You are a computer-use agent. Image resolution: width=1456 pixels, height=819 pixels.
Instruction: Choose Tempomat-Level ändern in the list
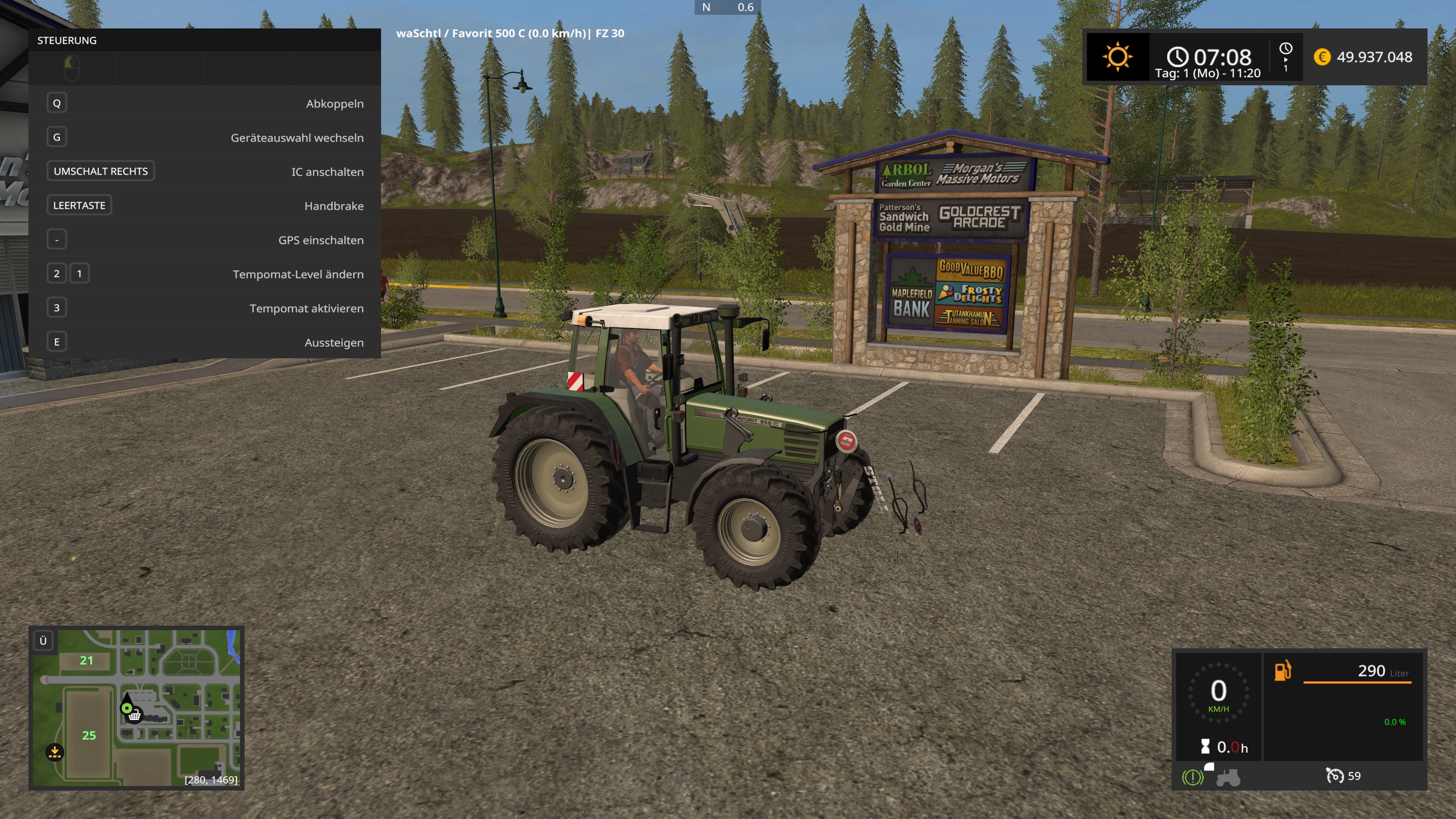click(x=204, y=274)
